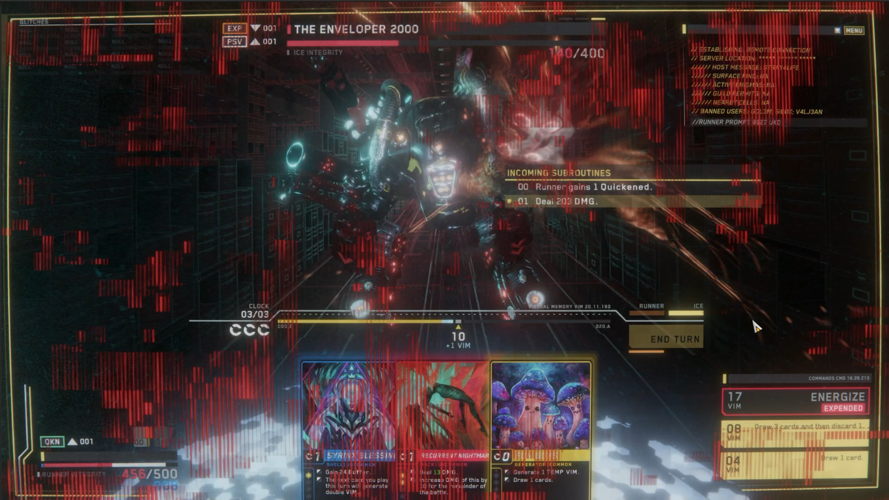The height and width of the screenshot is (500, 889).
Task: Open the Menu in the top corner
Action: [x=853, y=31]
